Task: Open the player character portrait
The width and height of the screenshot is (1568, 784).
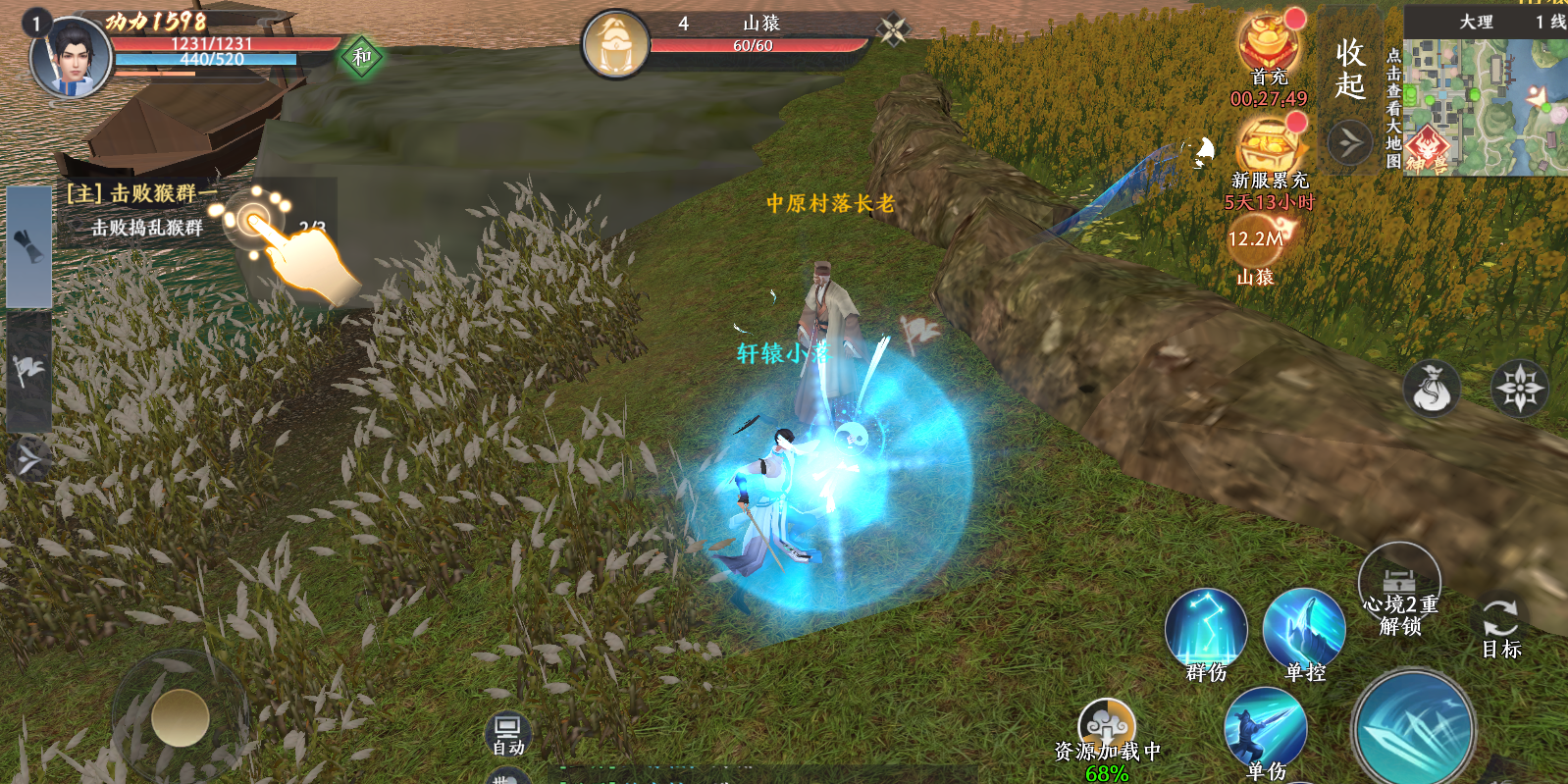Action: click(x=70, y=57)
